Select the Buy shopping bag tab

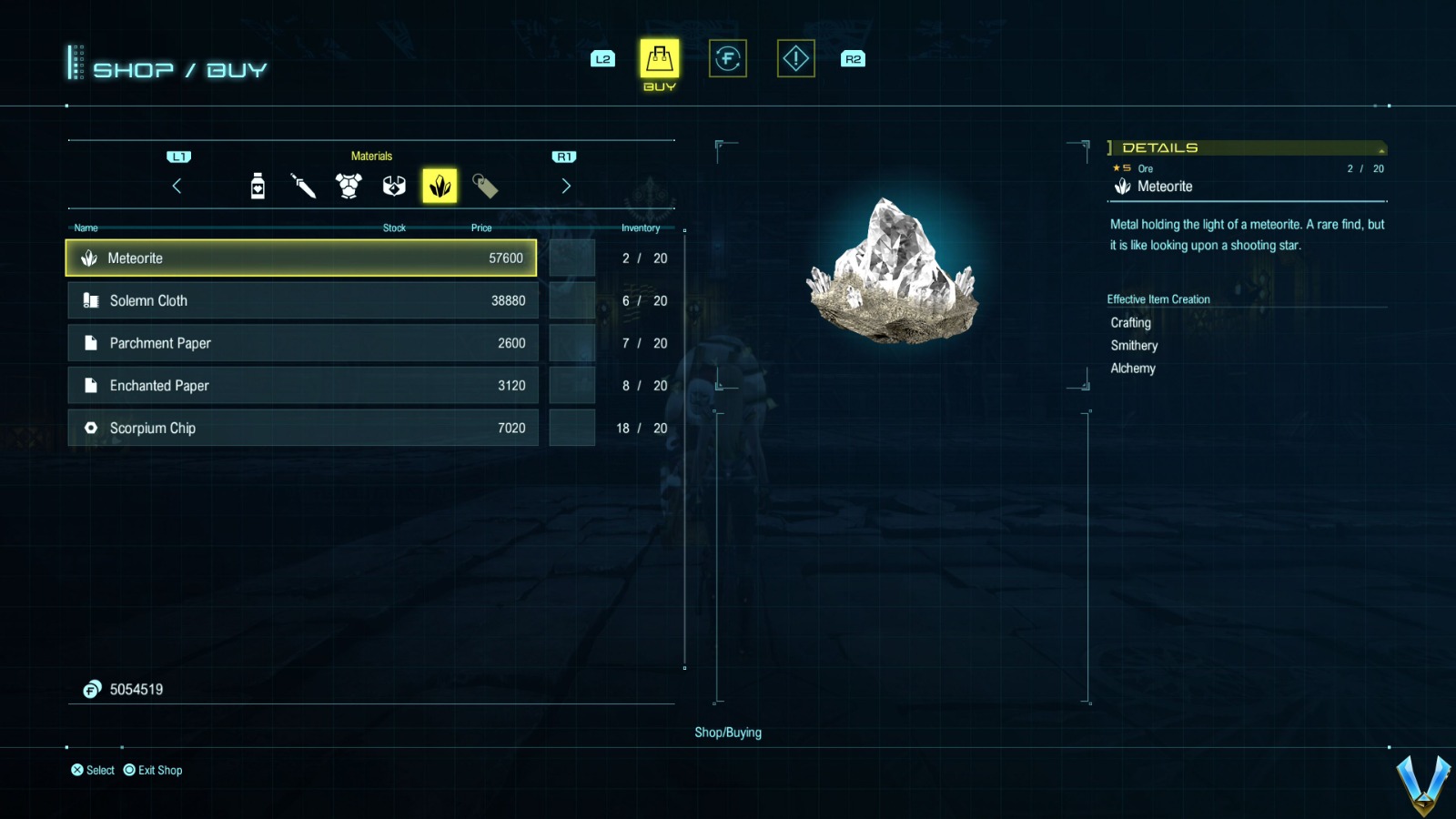pyautogui.click(x=660, y=59)
